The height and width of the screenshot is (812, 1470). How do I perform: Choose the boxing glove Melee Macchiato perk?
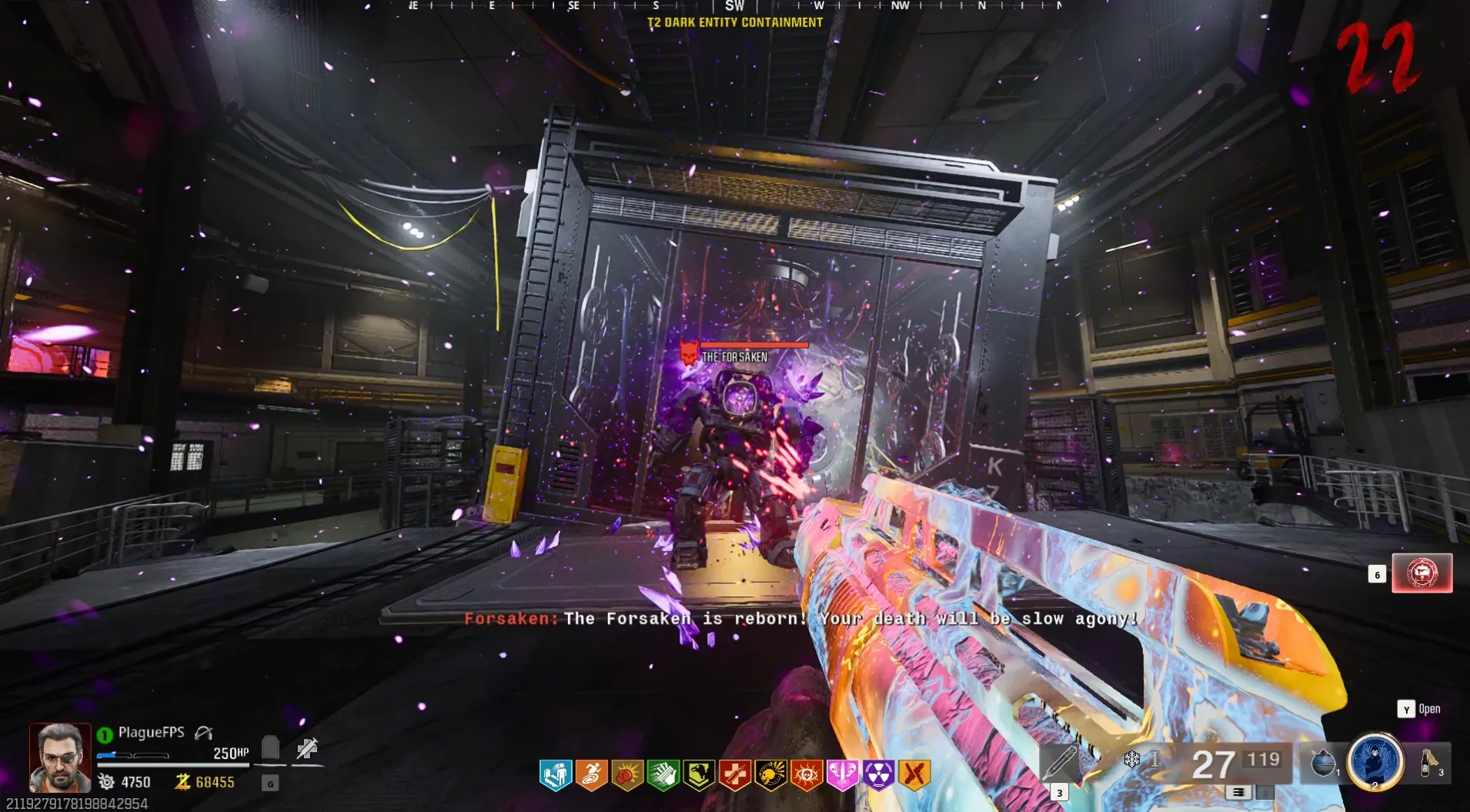[x=627, y=775]
